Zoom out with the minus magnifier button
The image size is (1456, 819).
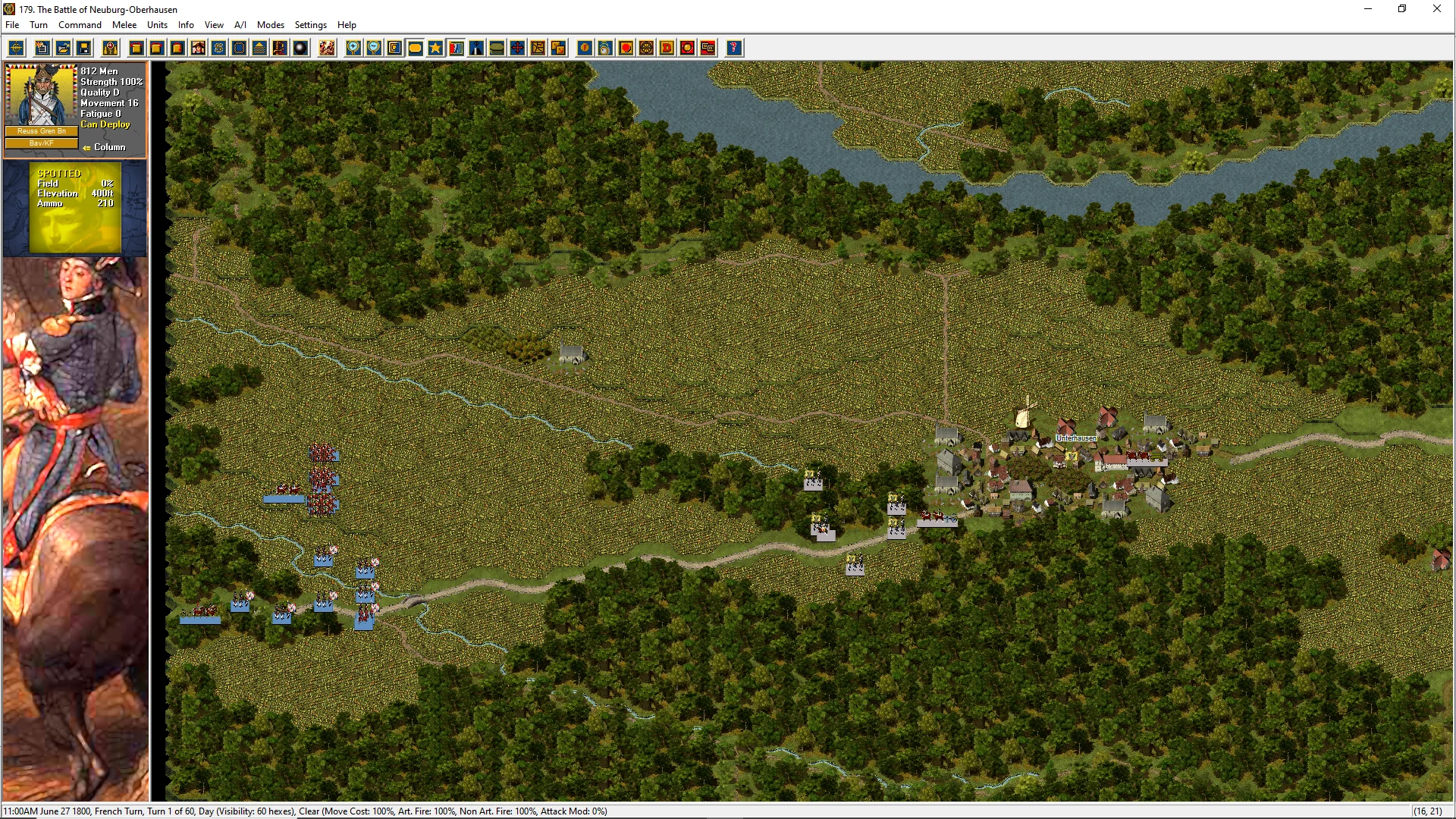pos(374,49)
